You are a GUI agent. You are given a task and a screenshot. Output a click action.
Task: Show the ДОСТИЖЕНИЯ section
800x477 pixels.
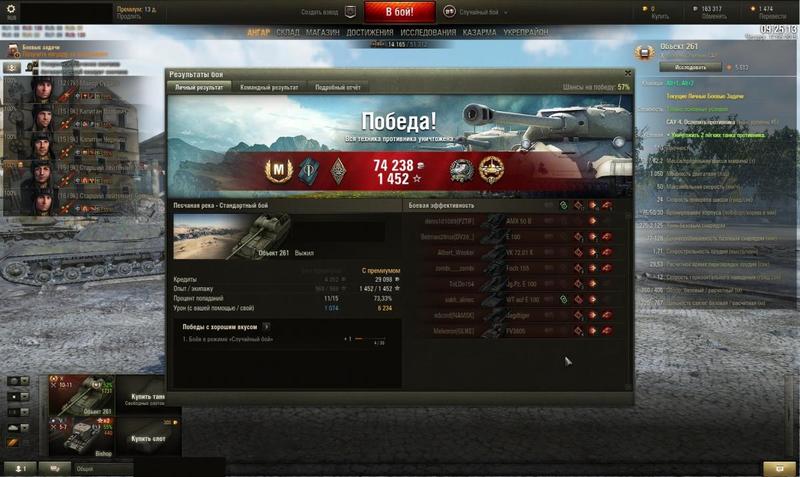(370, 33)
